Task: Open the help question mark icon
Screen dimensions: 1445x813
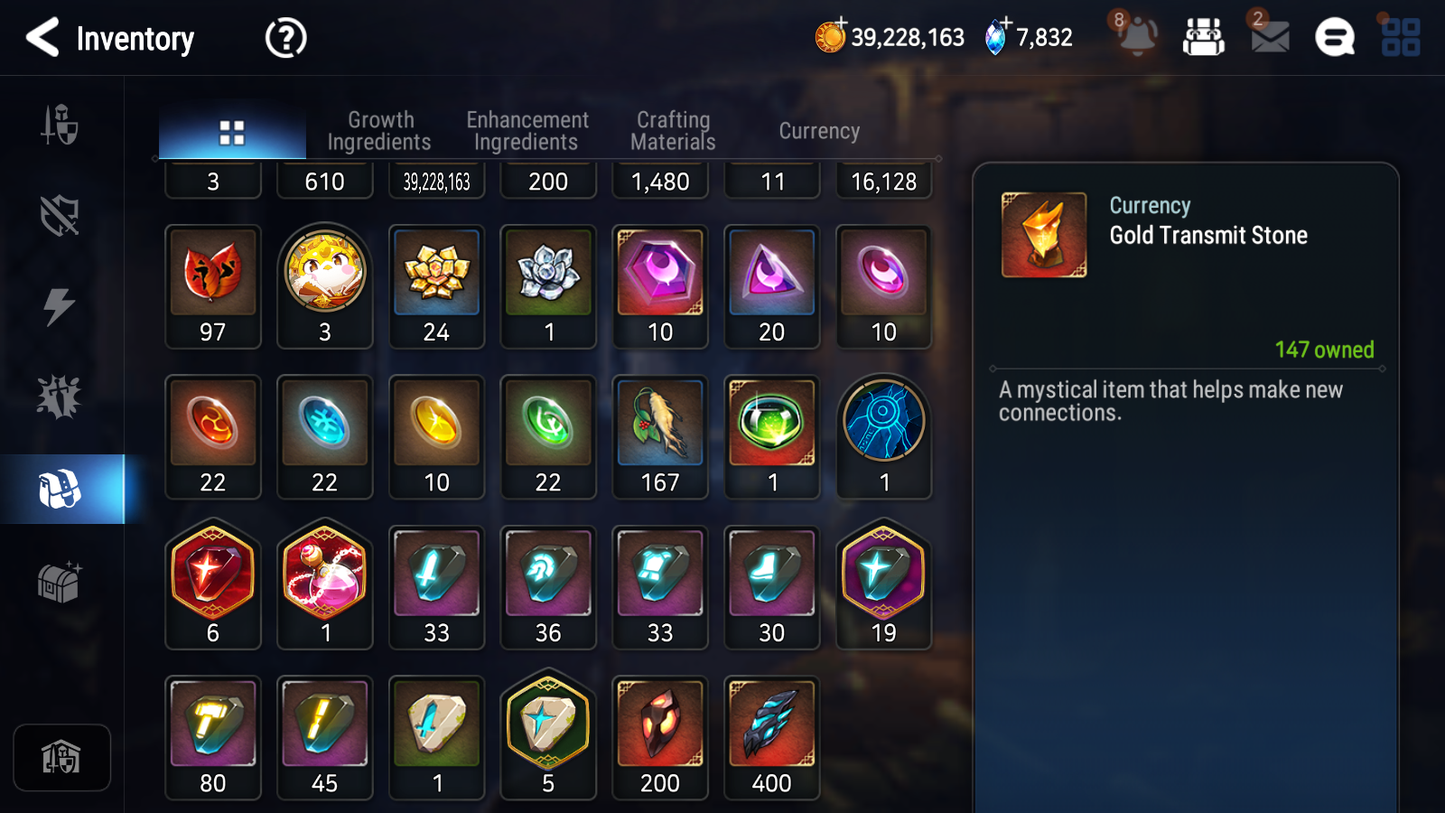Action: click(285, 38)
